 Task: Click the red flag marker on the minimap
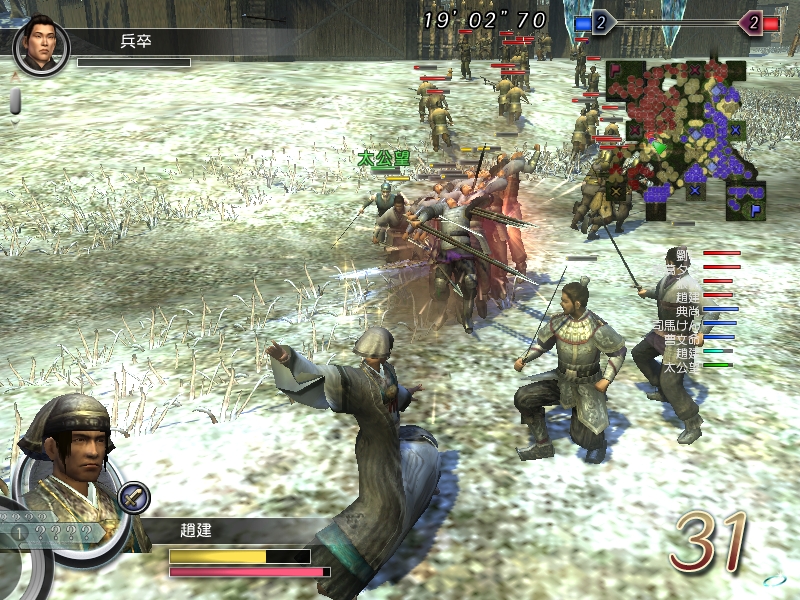pos(616,70)
